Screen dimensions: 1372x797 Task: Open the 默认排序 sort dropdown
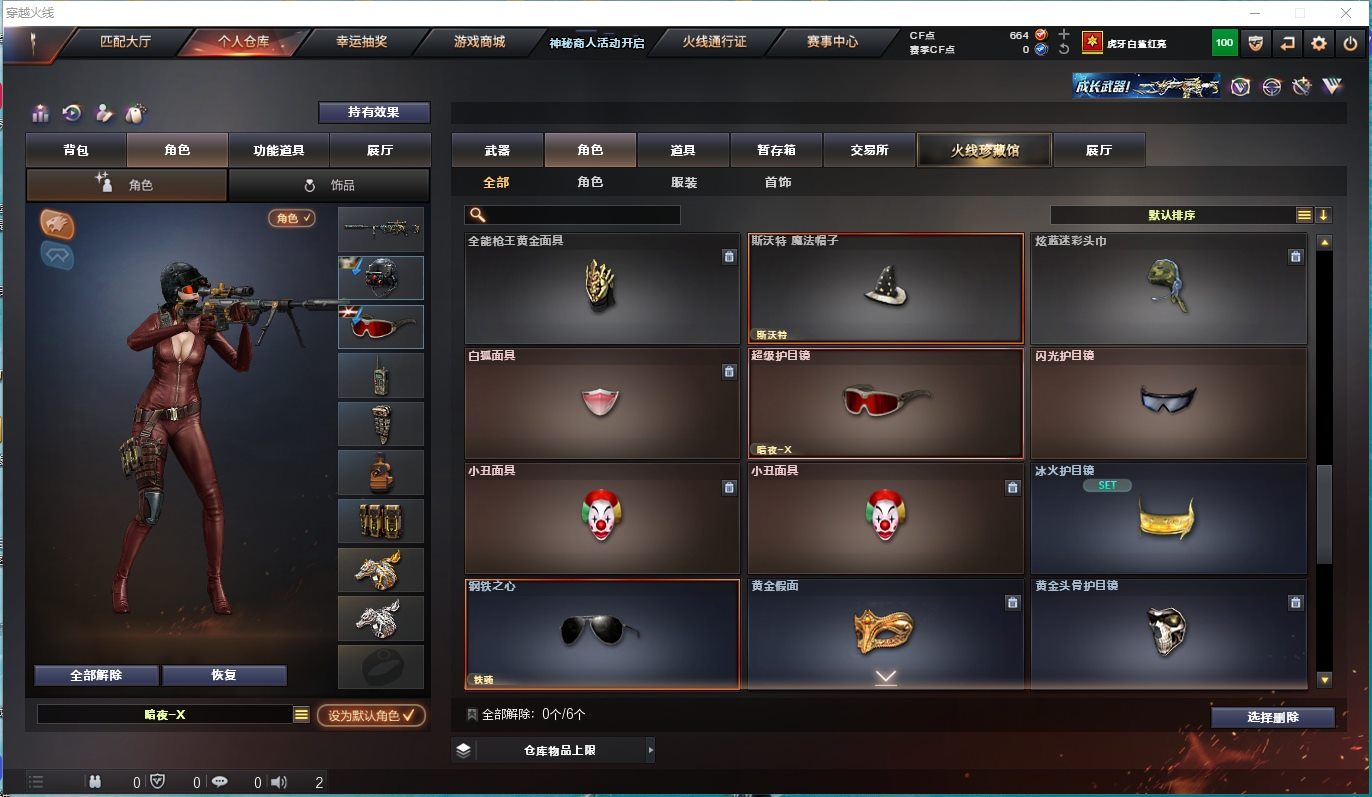click(1172, 215)
